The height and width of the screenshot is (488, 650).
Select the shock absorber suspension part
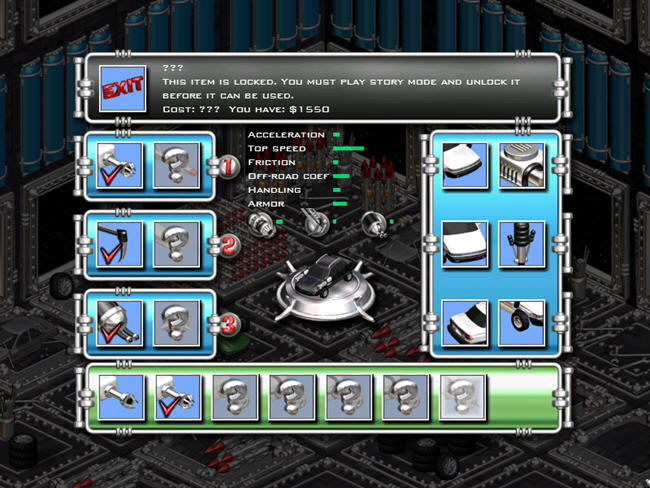tap(521, 244)
